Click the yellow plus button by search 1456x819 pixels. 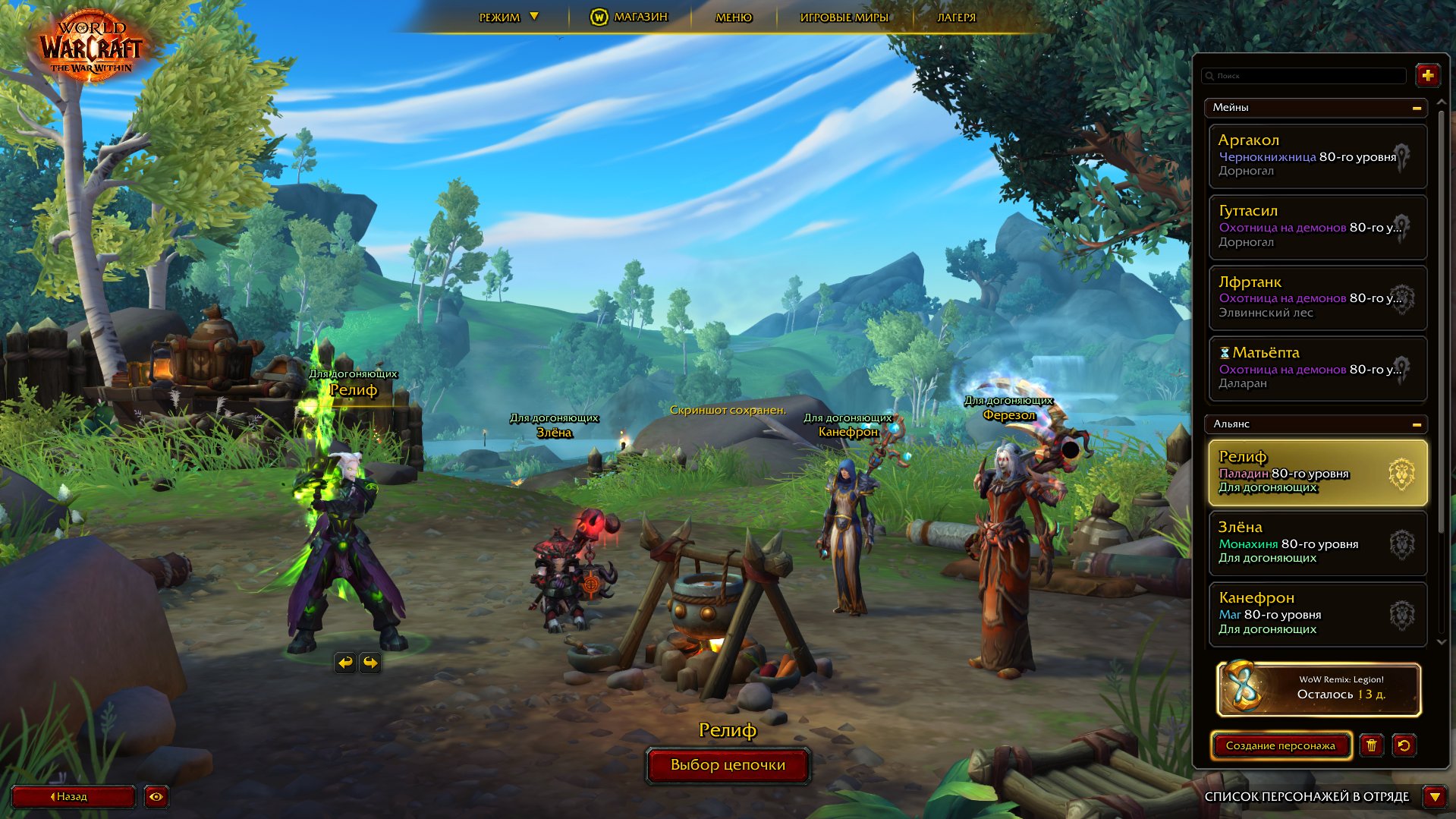[1427, 75]
